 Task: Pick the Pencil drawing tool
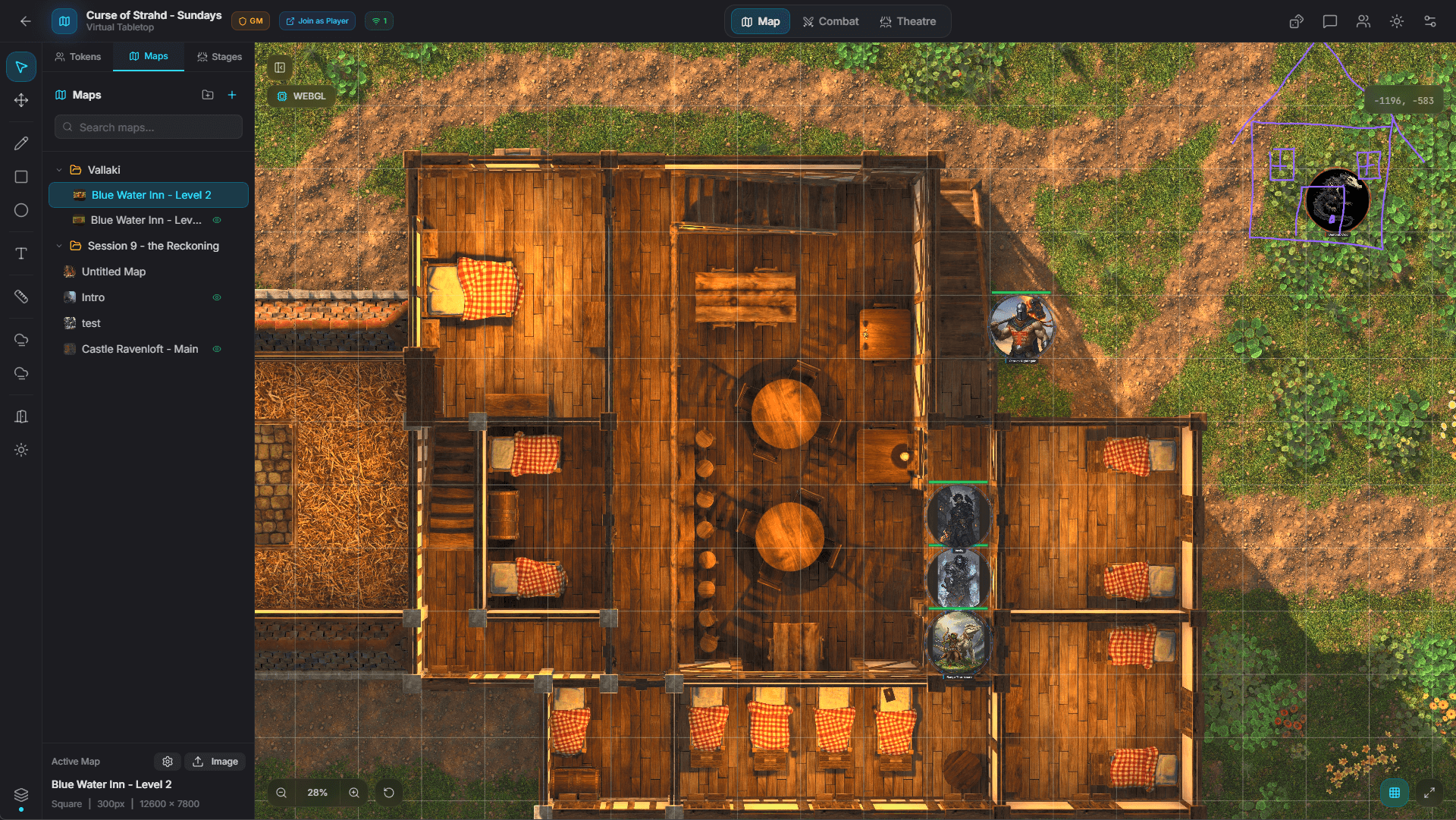pos(21,143)
